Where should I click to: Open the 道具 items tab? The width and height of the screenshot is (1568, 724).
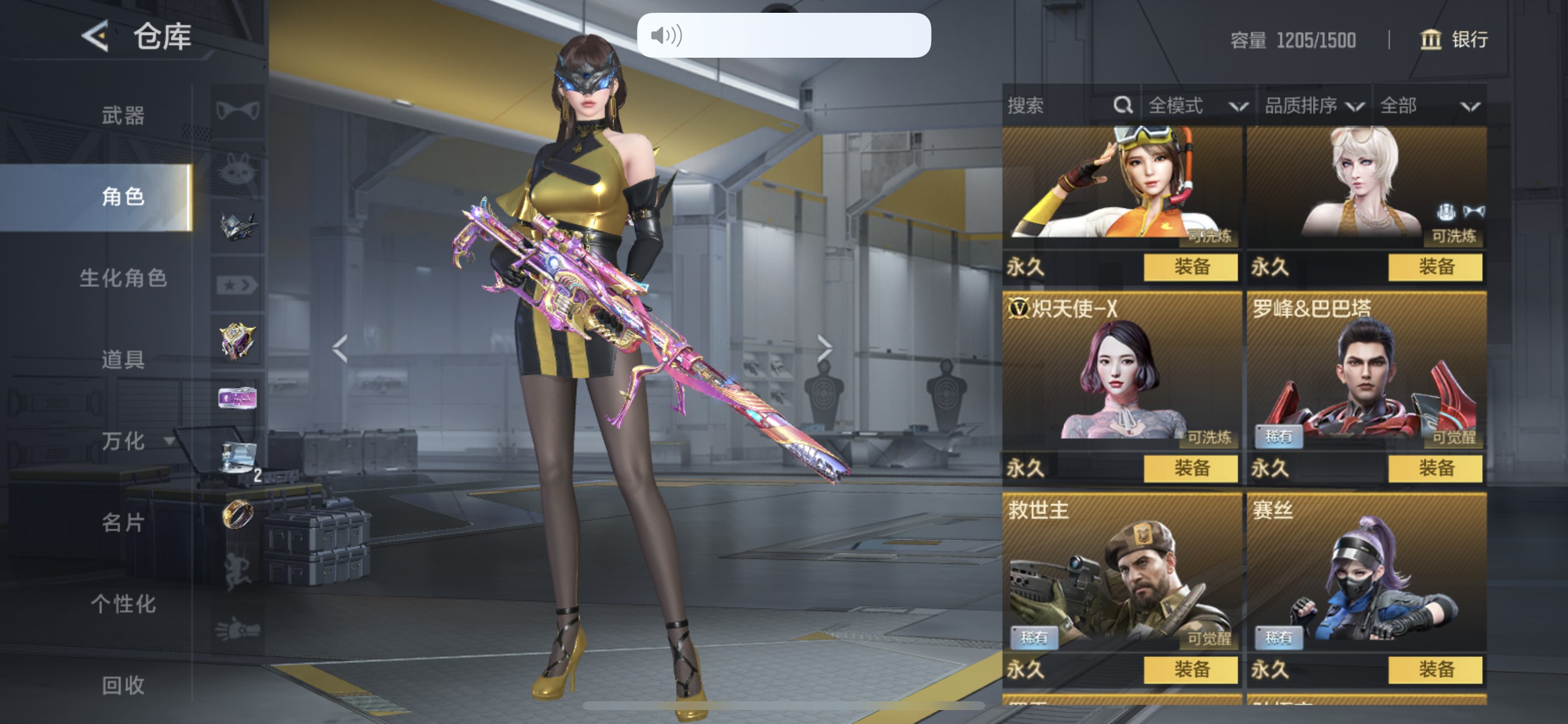[x=123, y=360]
